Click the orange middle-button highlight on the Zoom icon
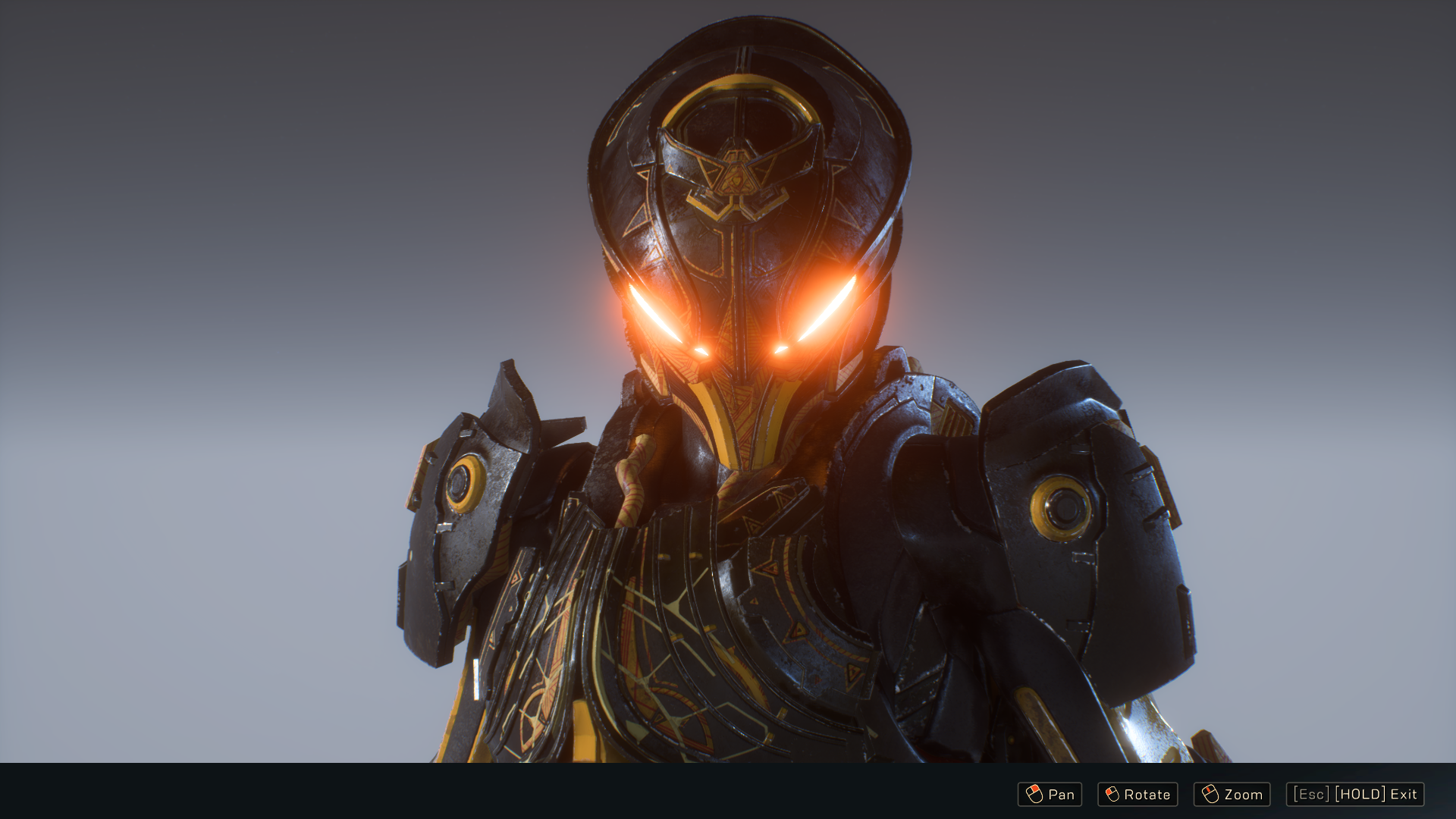The width and height of the screenshot is (1456, 819). coord(1208,790)
